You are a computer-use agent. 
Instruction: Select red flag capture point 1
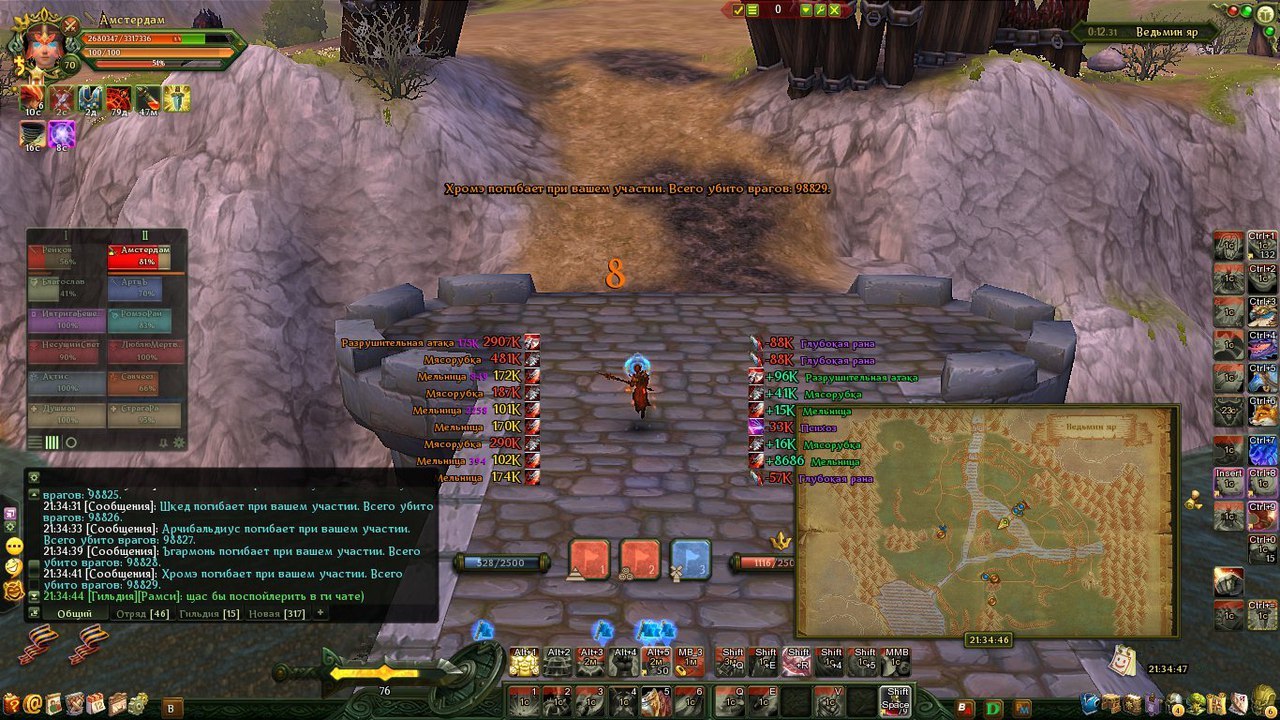coord(589,560)
